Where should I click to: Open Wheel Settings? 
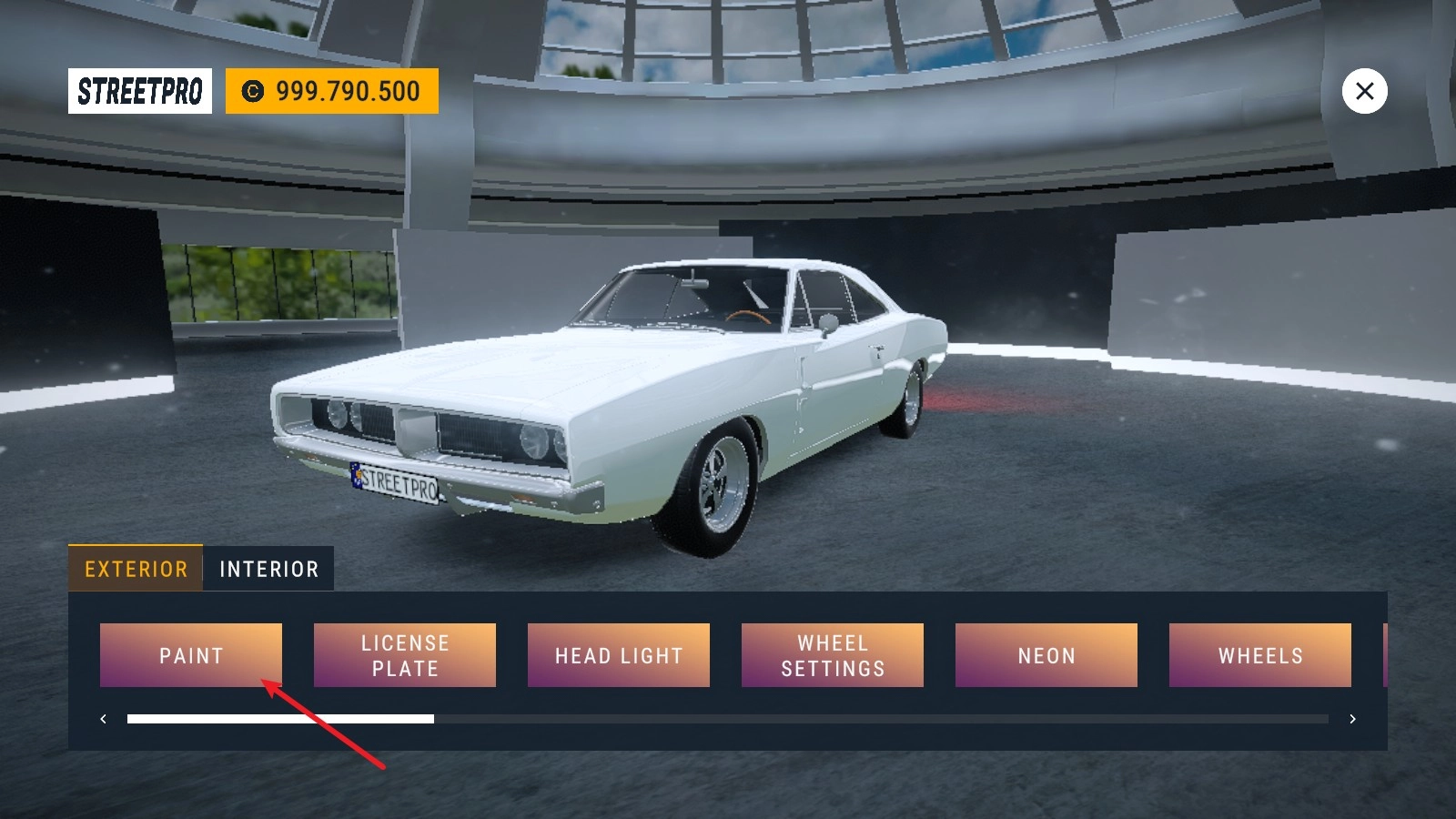(833, 655)
